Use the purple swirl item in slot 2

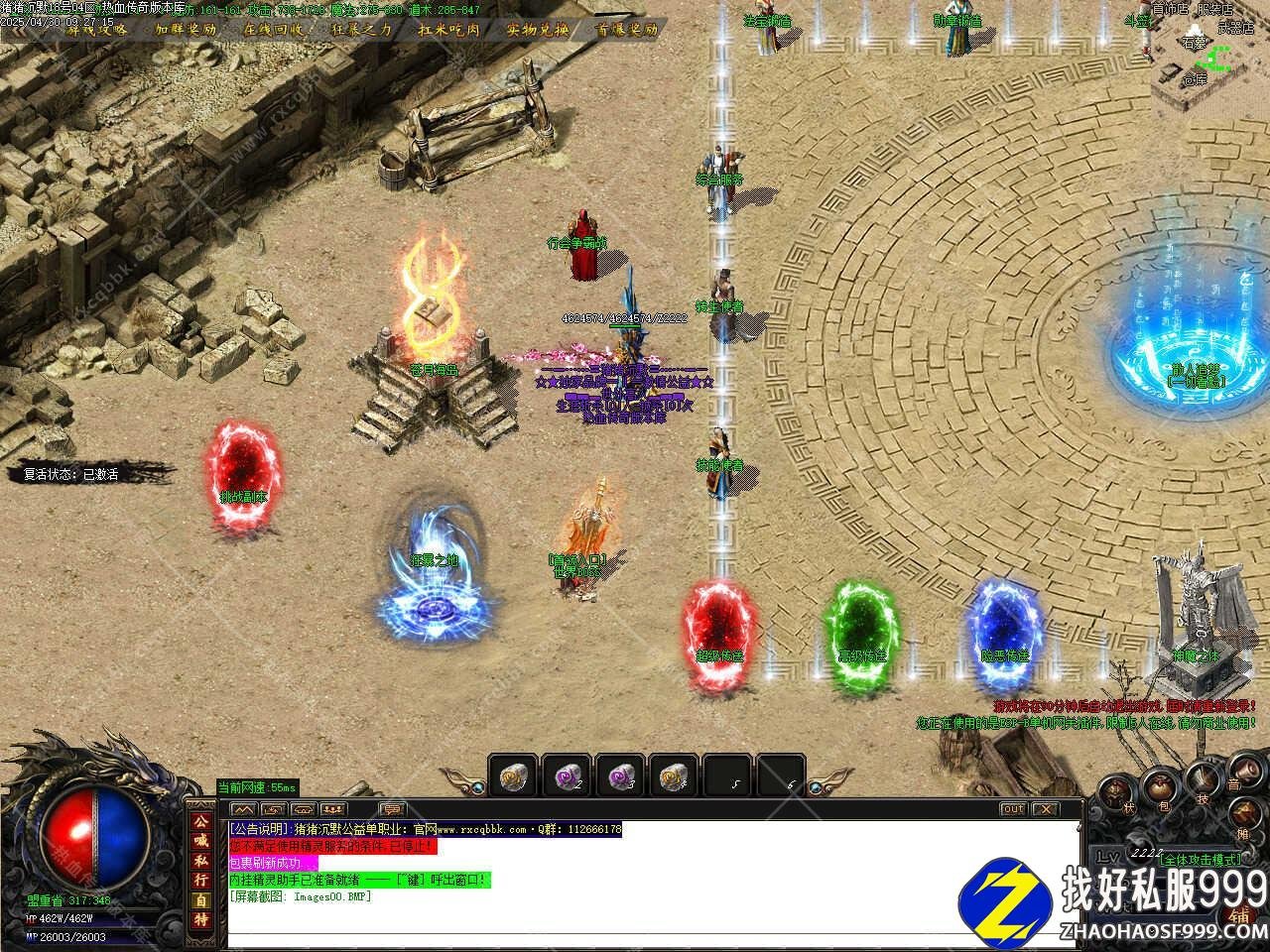click(568, 775)
